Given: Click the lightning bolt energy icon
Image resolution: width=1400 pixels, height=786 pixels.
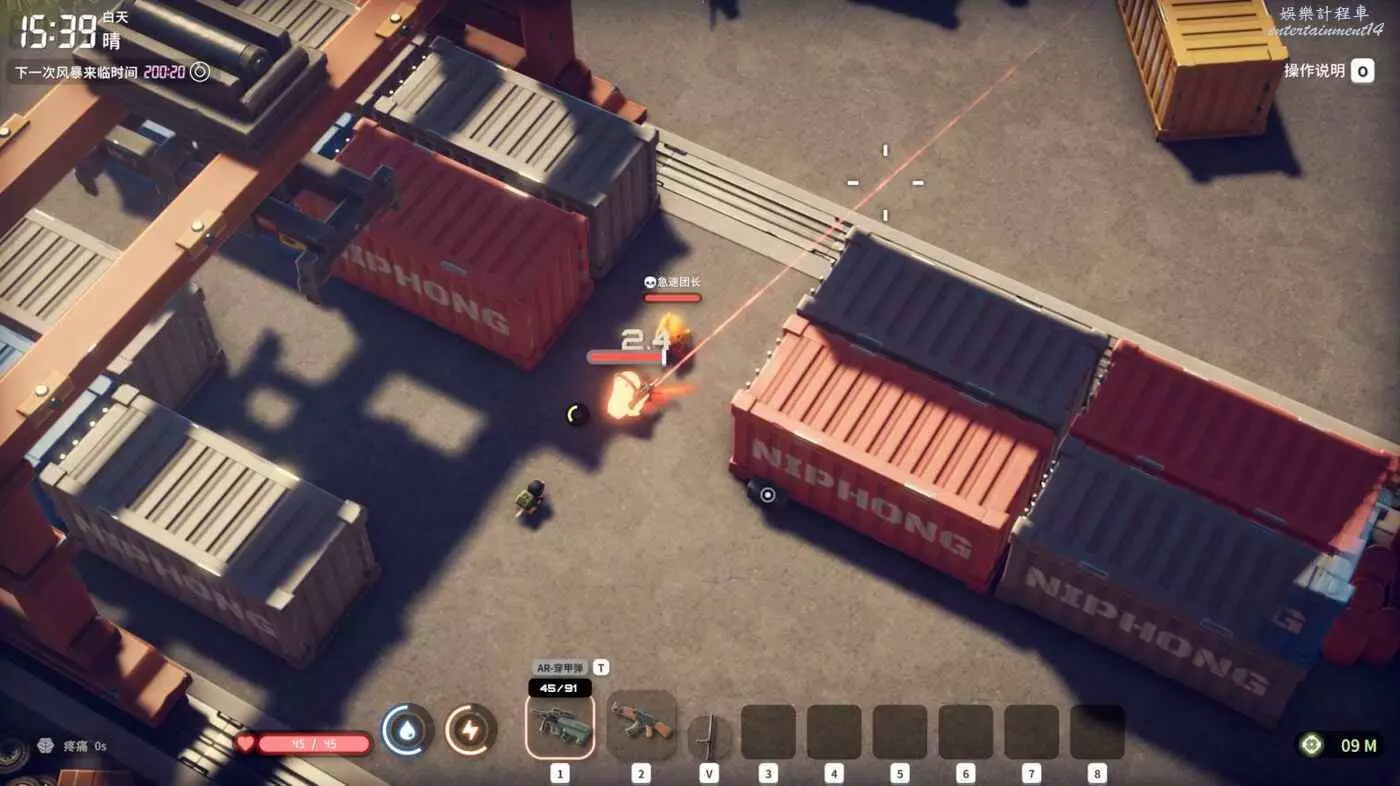Looking at the screenshot, I should point(471,730).
